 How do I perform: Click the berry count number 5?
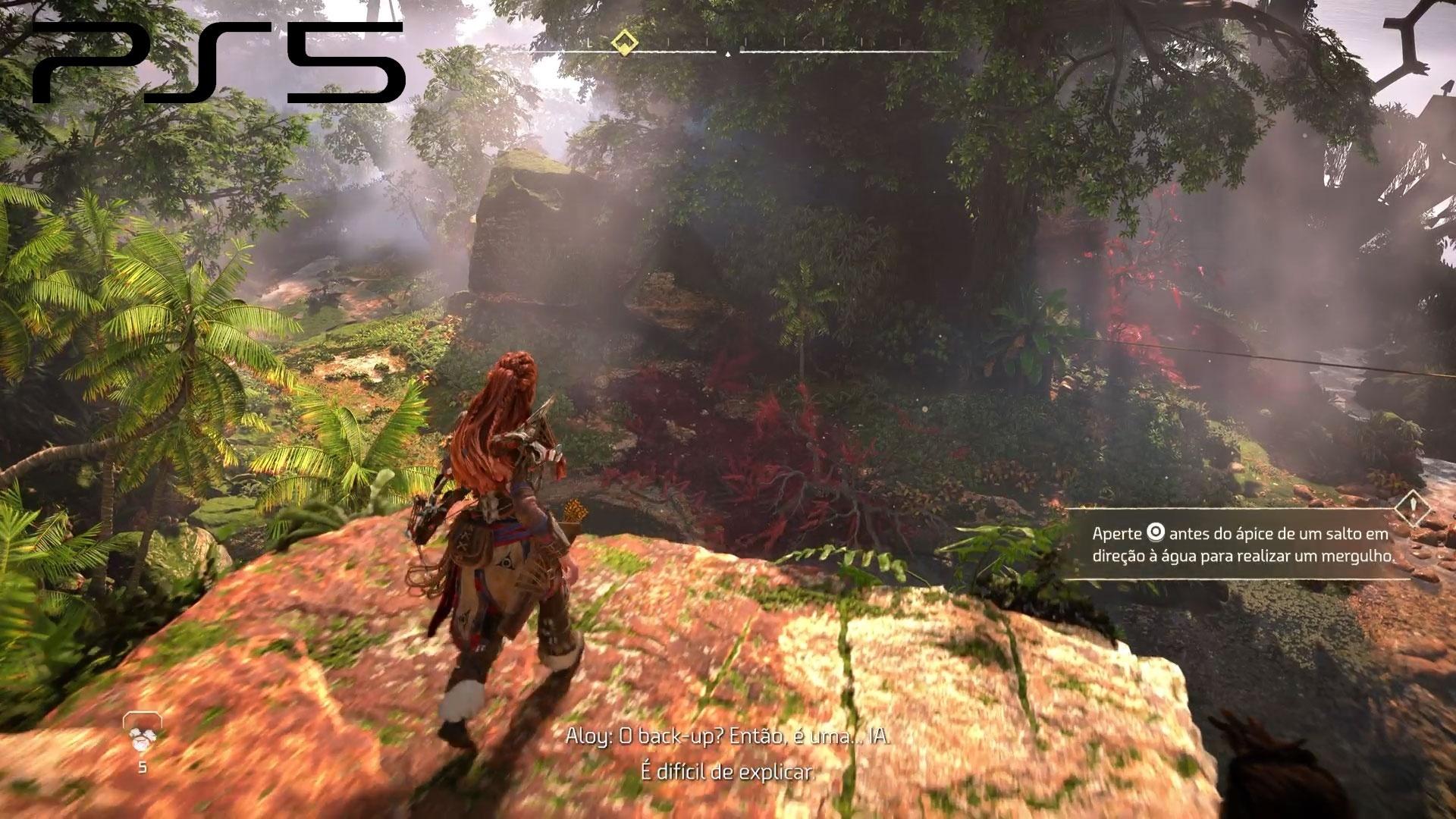coord(141,768)
